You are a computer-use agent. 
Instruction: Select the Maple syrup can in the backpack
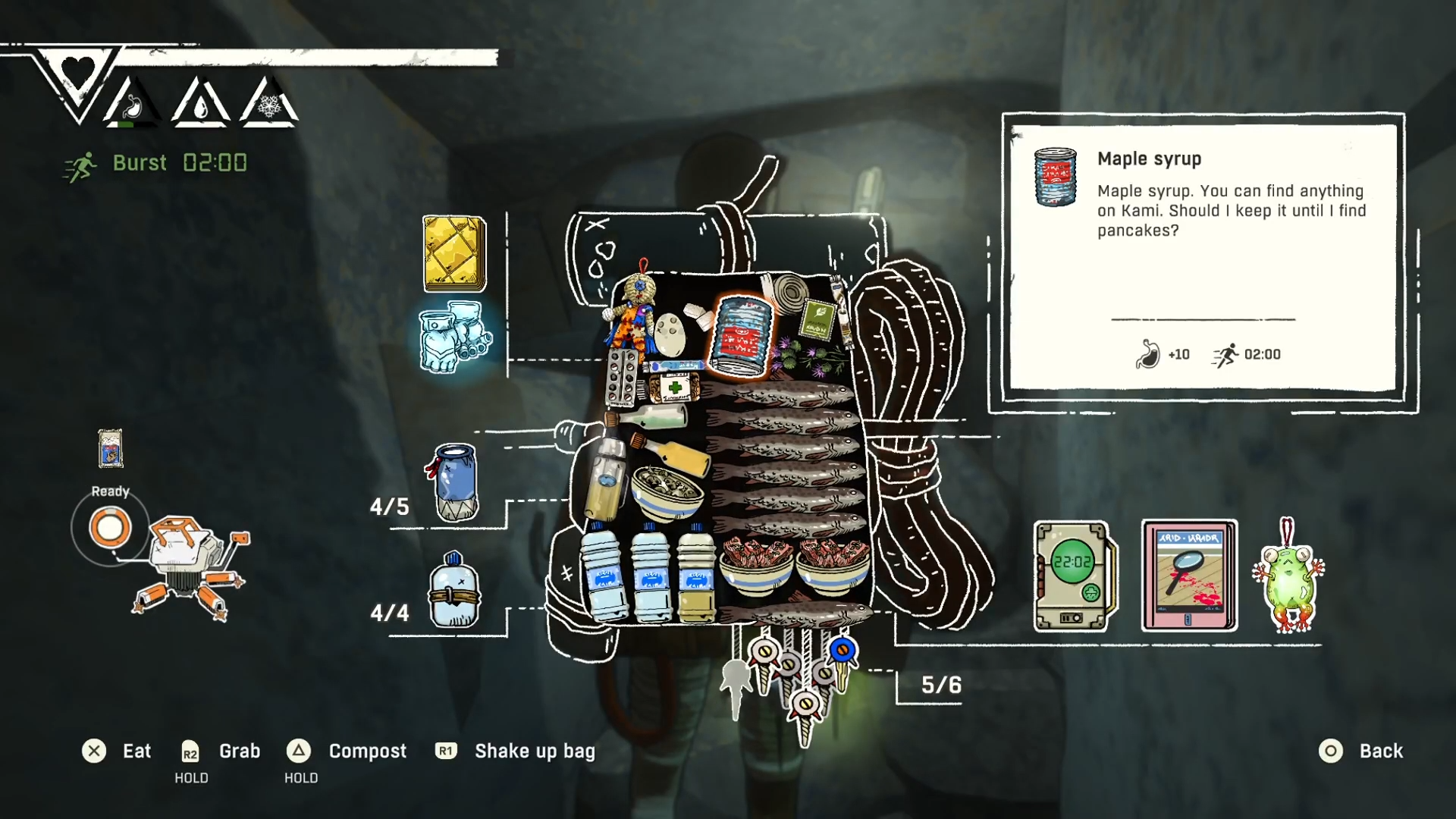(x=740, y=336)
